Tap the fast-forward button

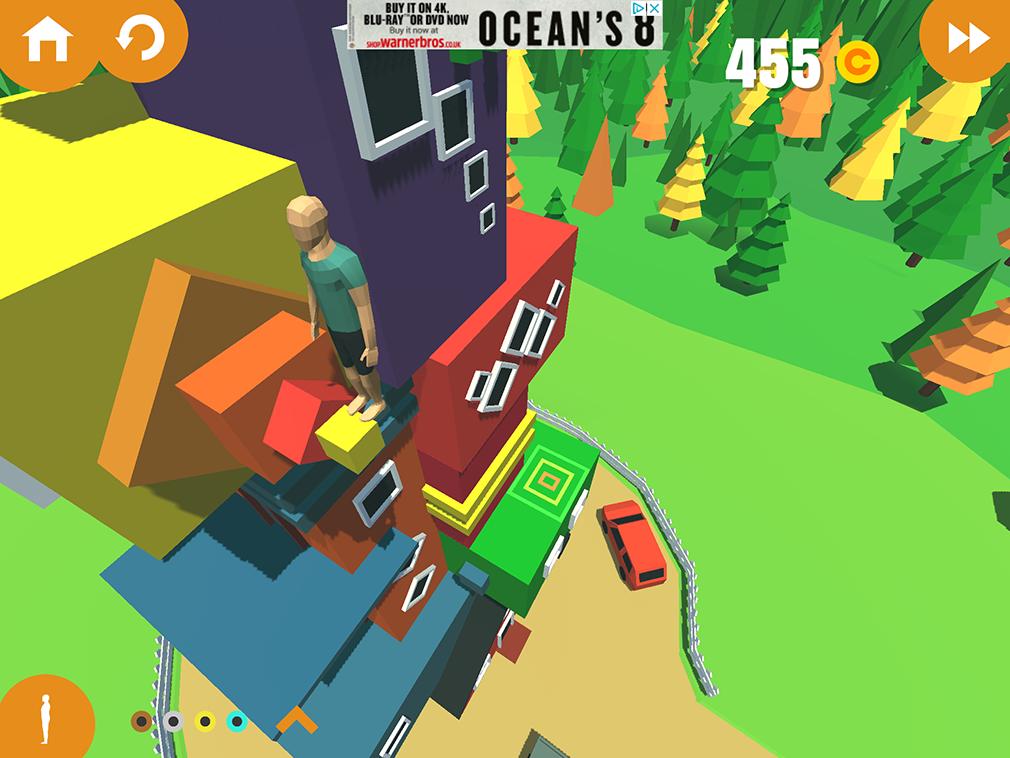click(x=967, y=40)
